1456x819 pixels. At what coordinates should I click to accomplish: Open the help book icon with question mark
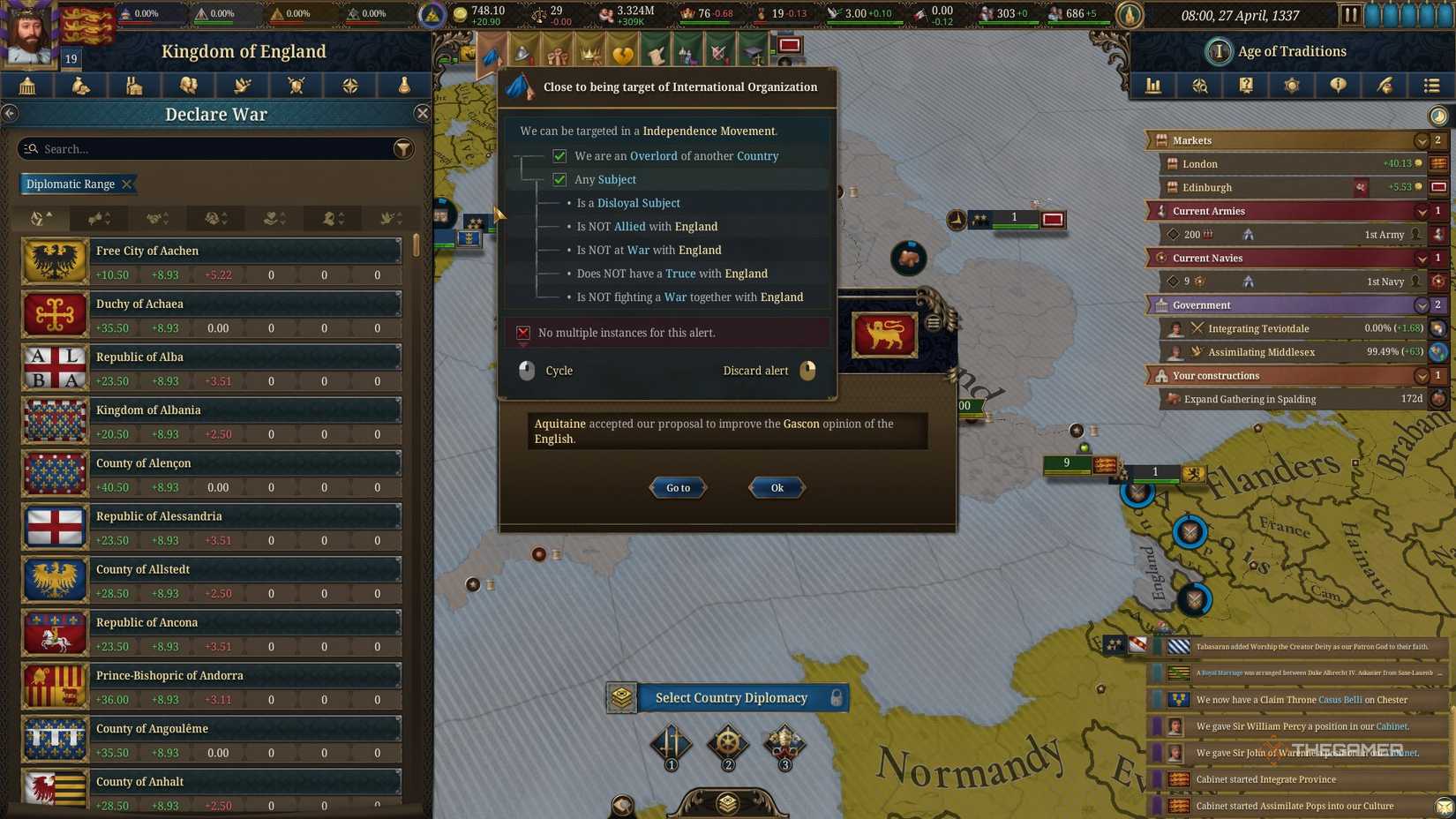tap(1246, 86)
